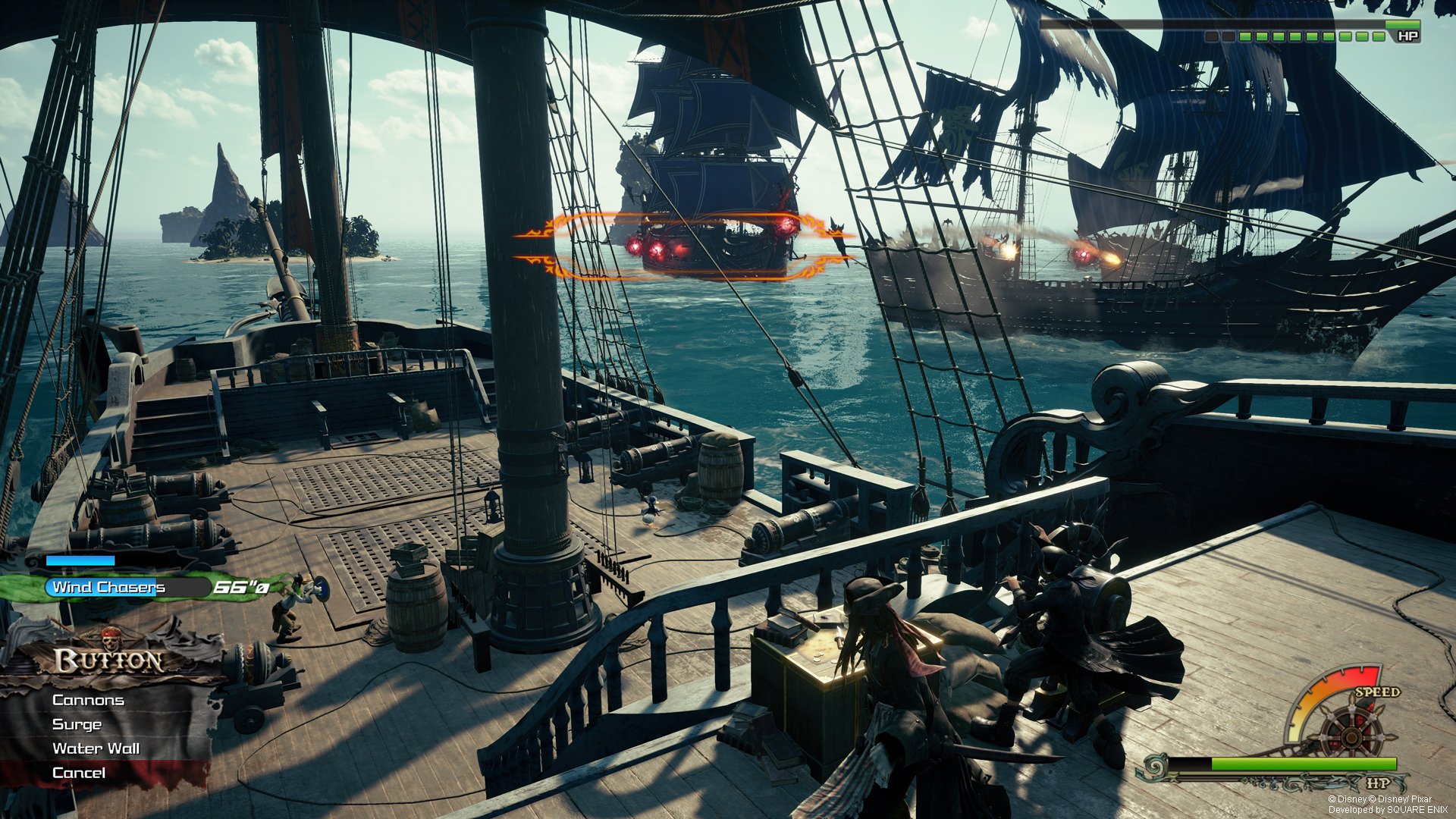Select Cannons from the command menu
The height and width of the screenshot is (819, 1456).
coord(87,699)
